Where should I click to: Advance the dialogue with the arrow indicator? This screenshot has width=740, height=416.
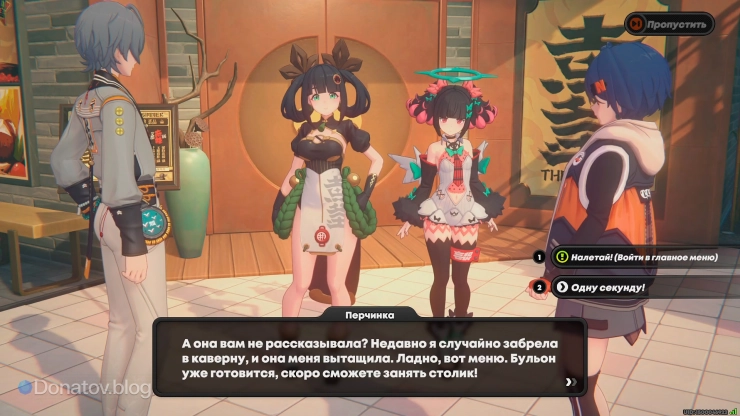570,381
